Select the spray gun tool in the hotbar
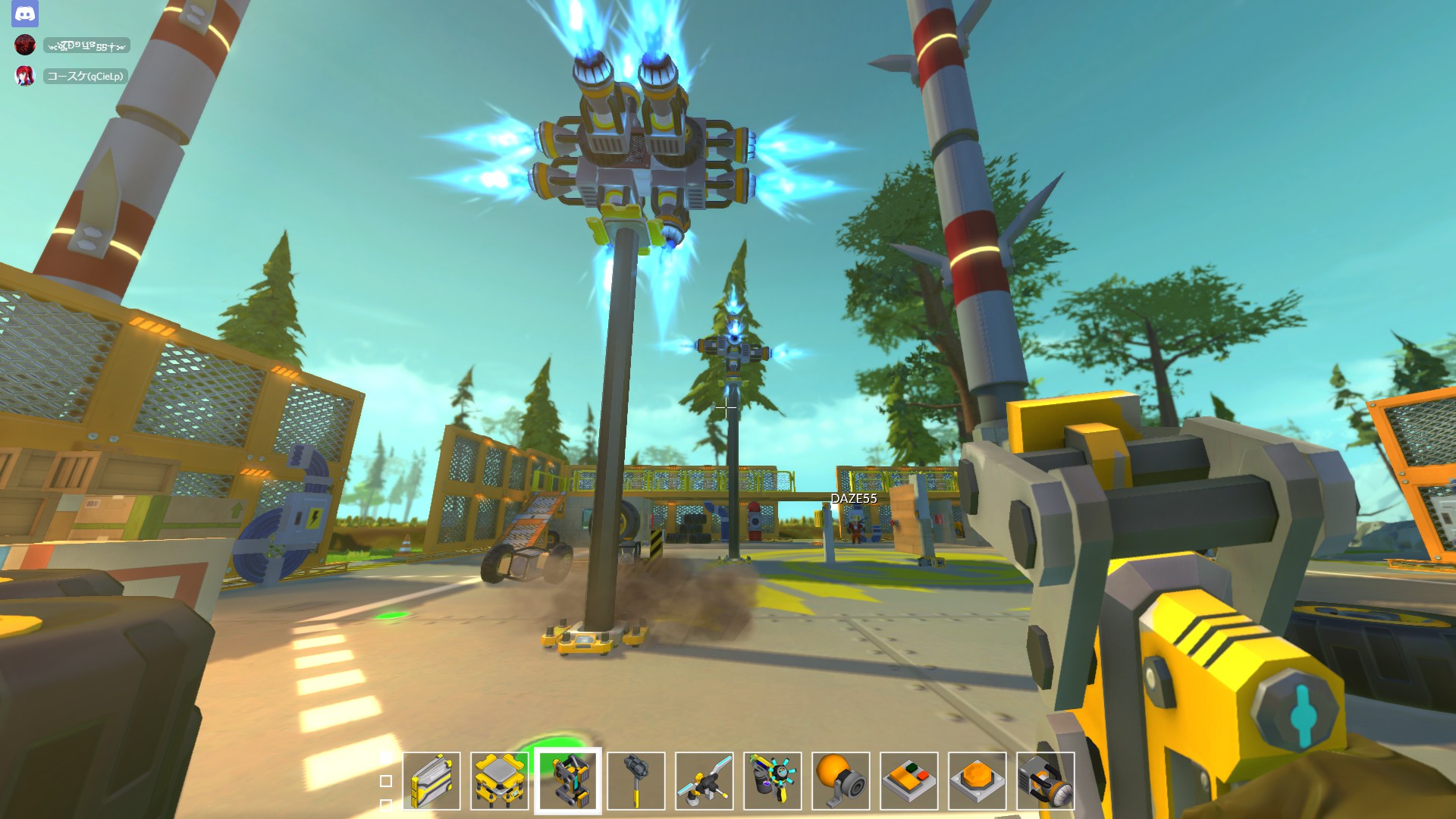This screenshot has width=1456, height=819. coord(771,781)
